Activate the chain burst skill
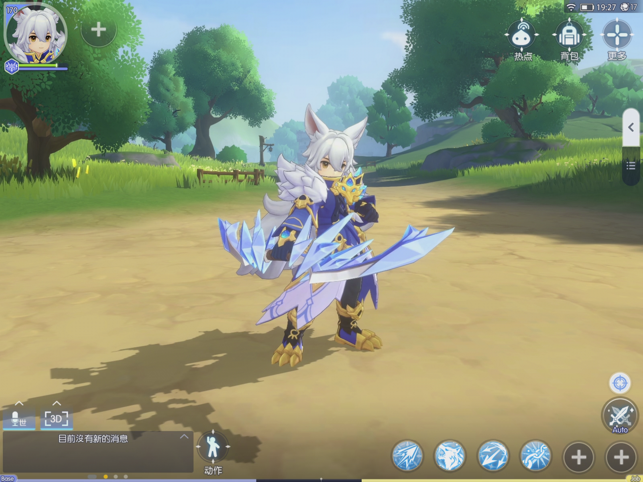The height and width of the screenshot is (482, 643). click(x=536, y=456)
